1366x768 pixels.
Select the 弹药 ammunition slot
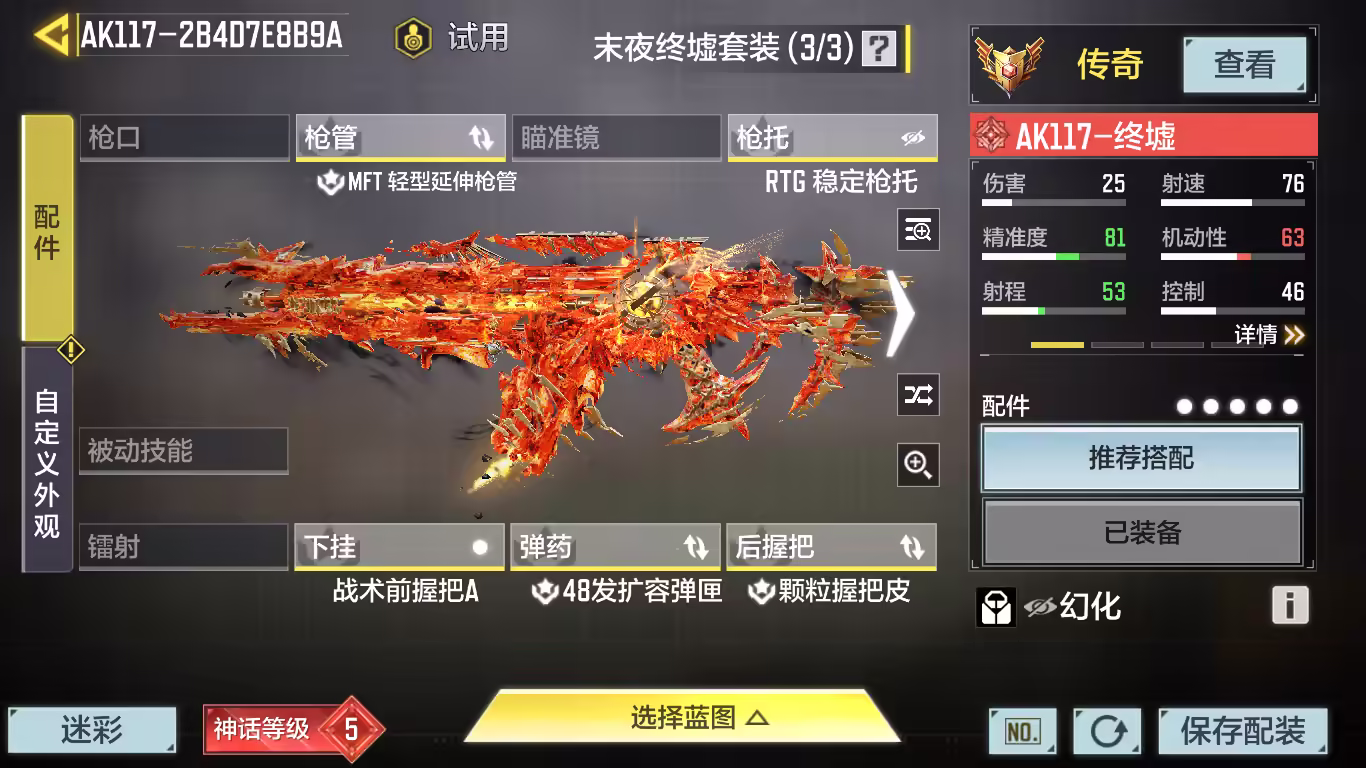pyautogui.click(x=615, y=547)
